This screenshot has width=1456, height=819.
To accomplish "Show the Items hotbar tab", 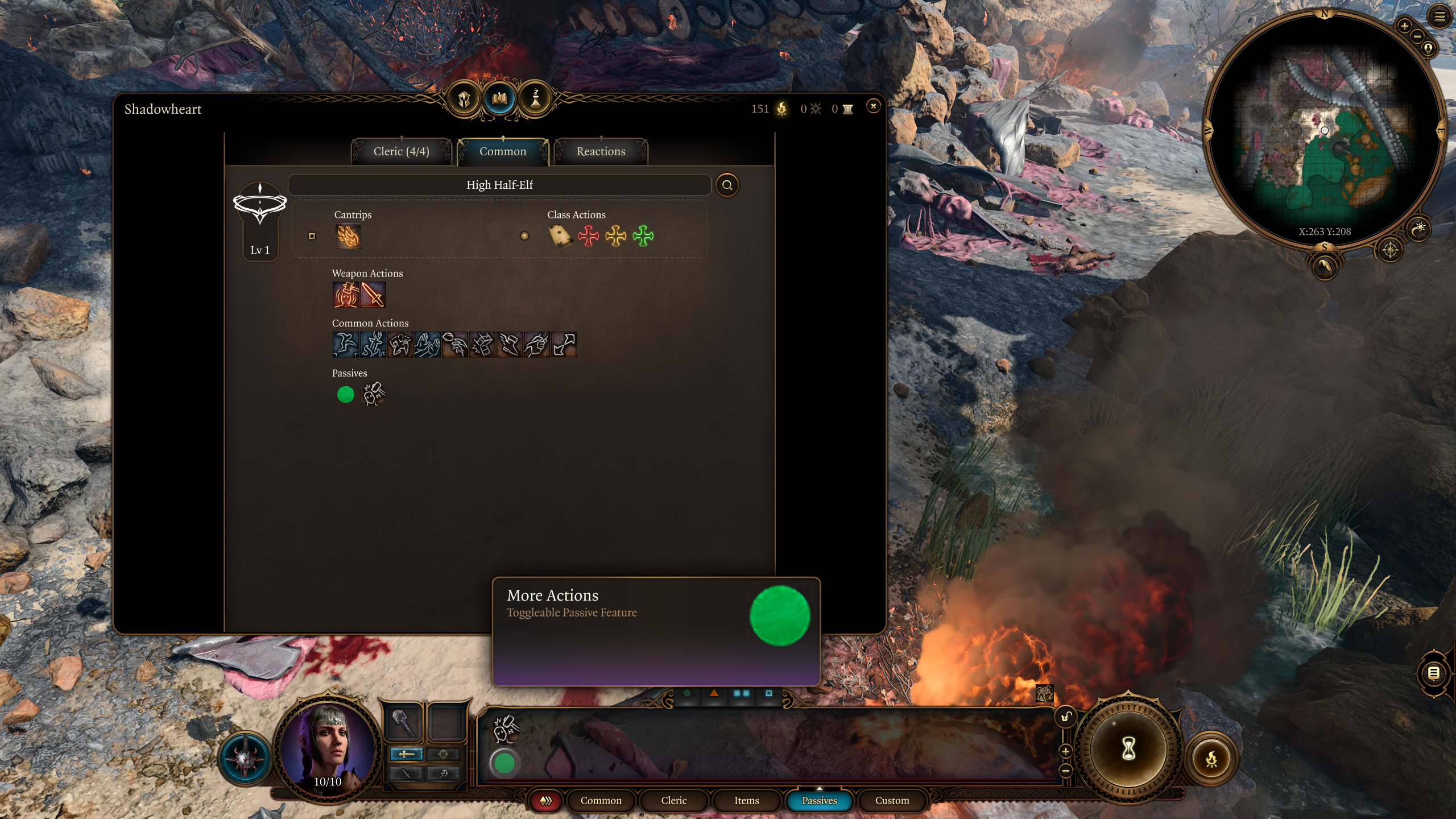I will pos(746,800).
